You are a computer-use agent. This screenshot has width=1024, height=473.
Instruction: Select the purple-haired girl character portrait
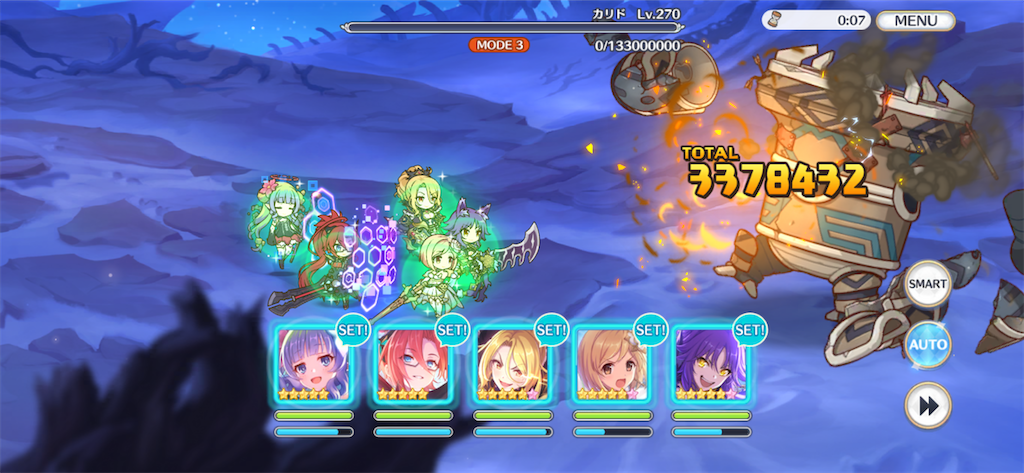coord(313,363)
